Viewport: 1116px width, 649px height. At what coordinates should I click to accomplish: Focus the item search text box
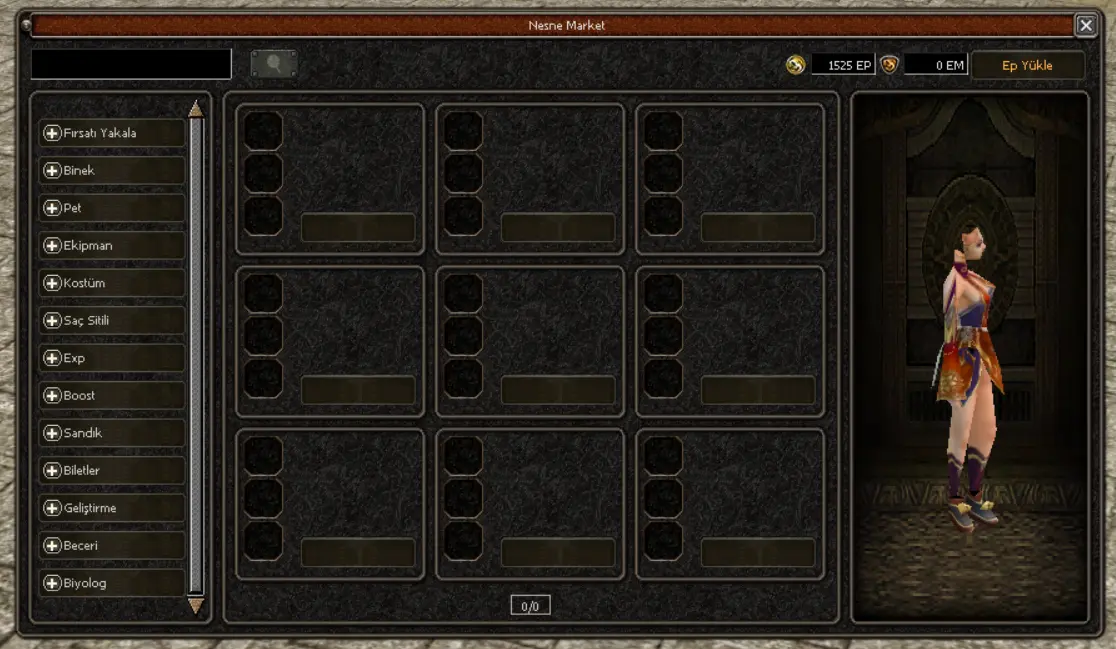pyautogui.click(x=131, y=65)
